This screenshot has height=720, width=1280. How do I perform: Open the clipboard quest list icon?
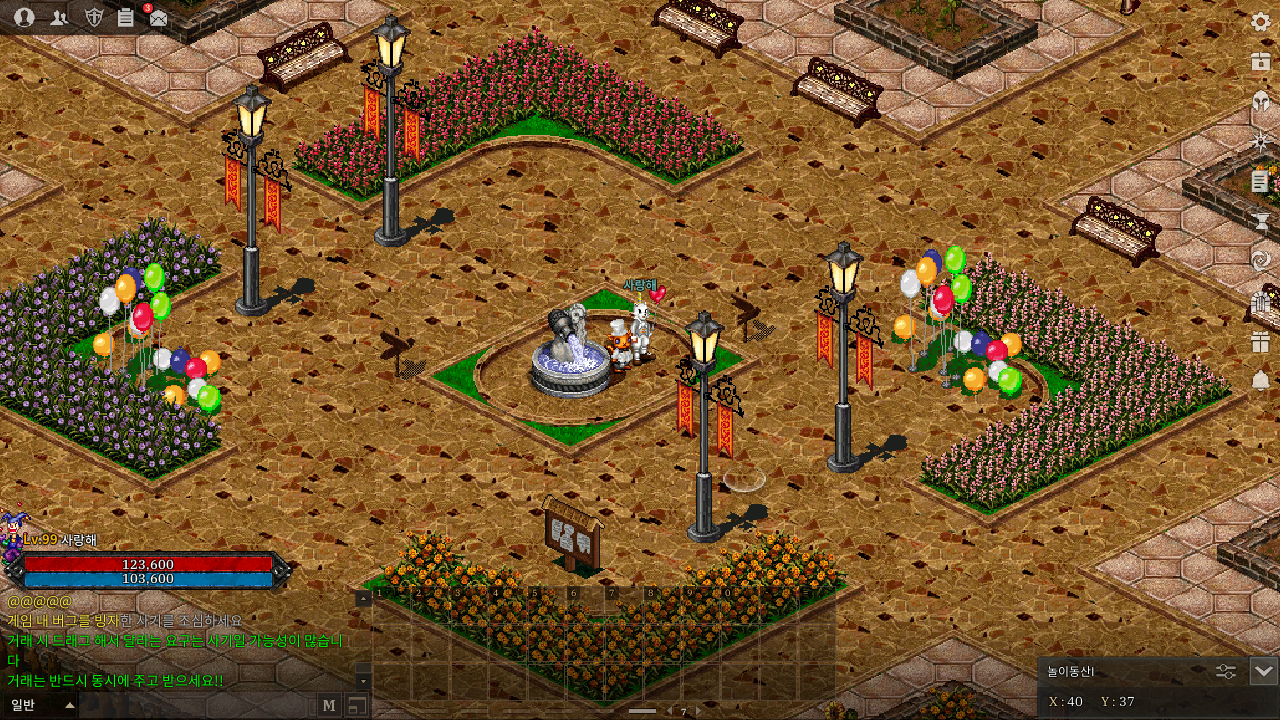[125, 17]
